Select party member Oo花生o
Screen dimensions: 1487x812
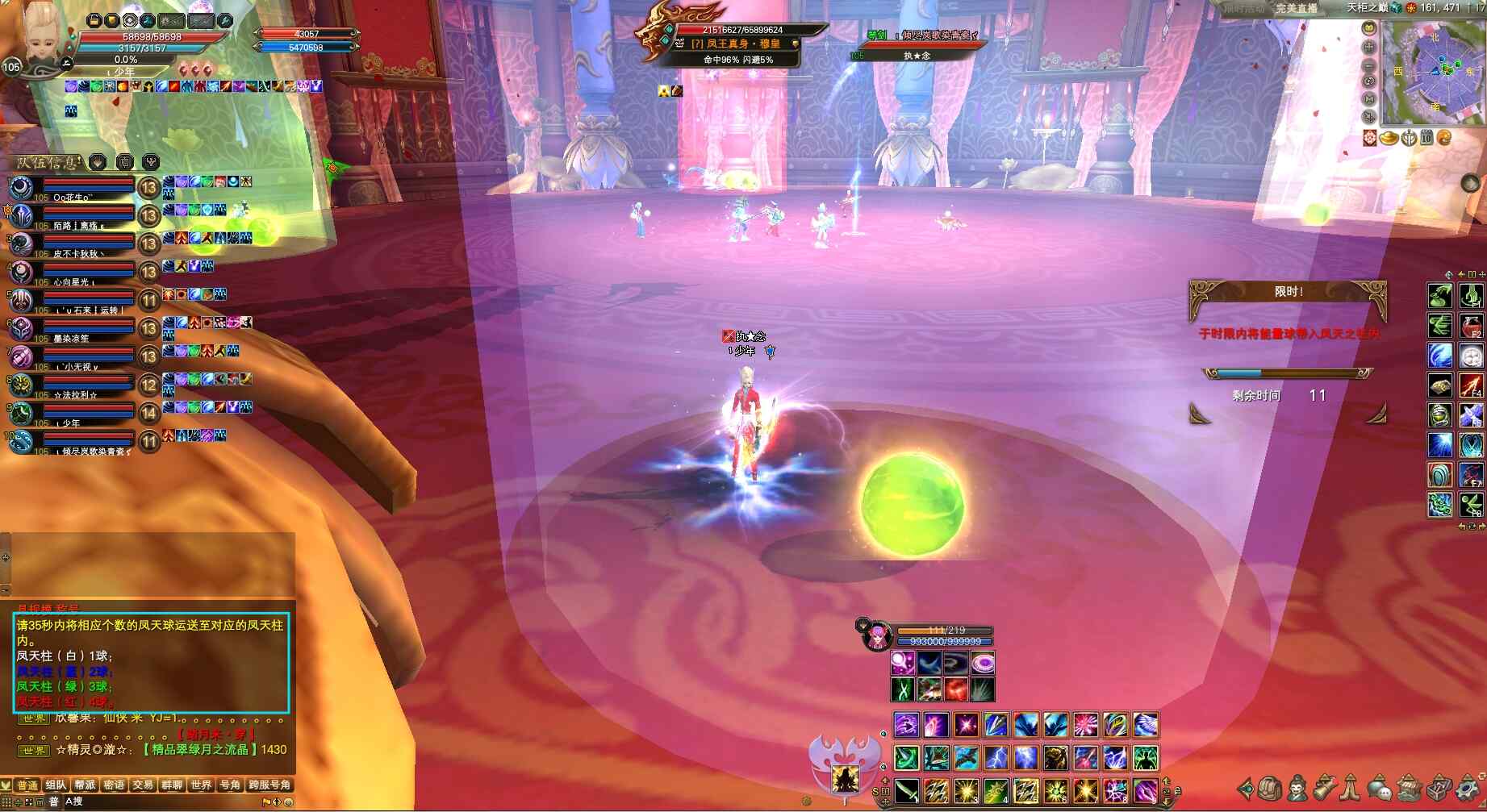(73, 189)
